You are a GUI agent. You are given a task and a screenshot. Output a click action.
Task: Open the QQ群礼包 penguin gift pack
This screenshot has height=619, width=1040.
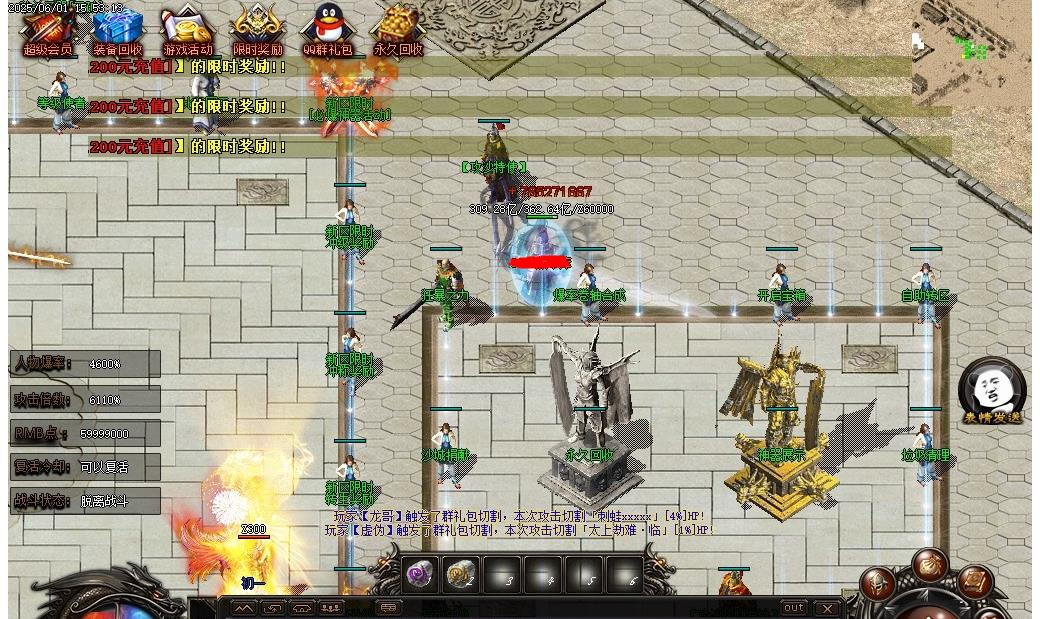click(328, 28)
